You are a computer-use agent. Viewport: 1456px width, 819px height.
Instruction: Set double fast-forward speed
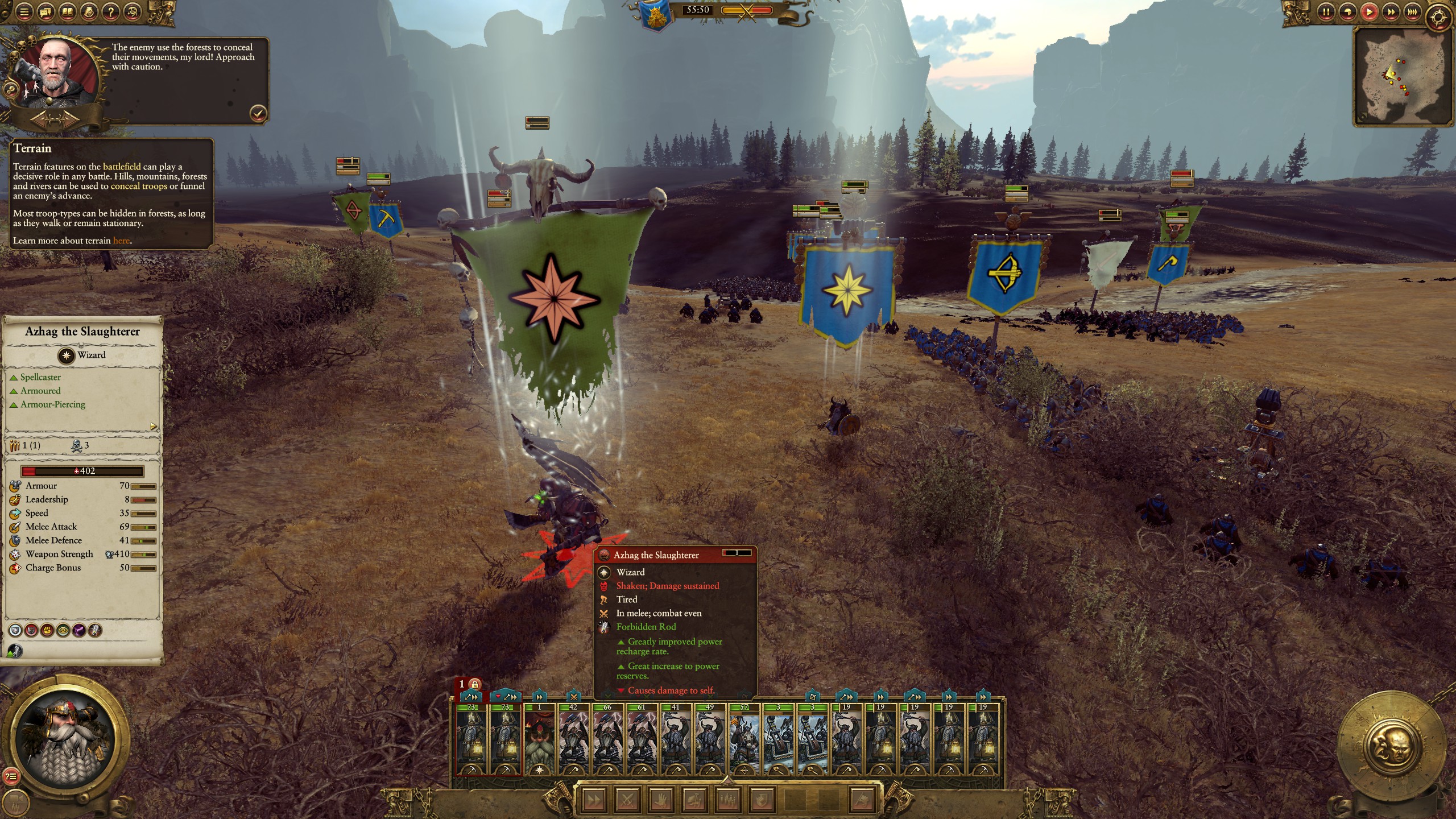(1391, 11)
